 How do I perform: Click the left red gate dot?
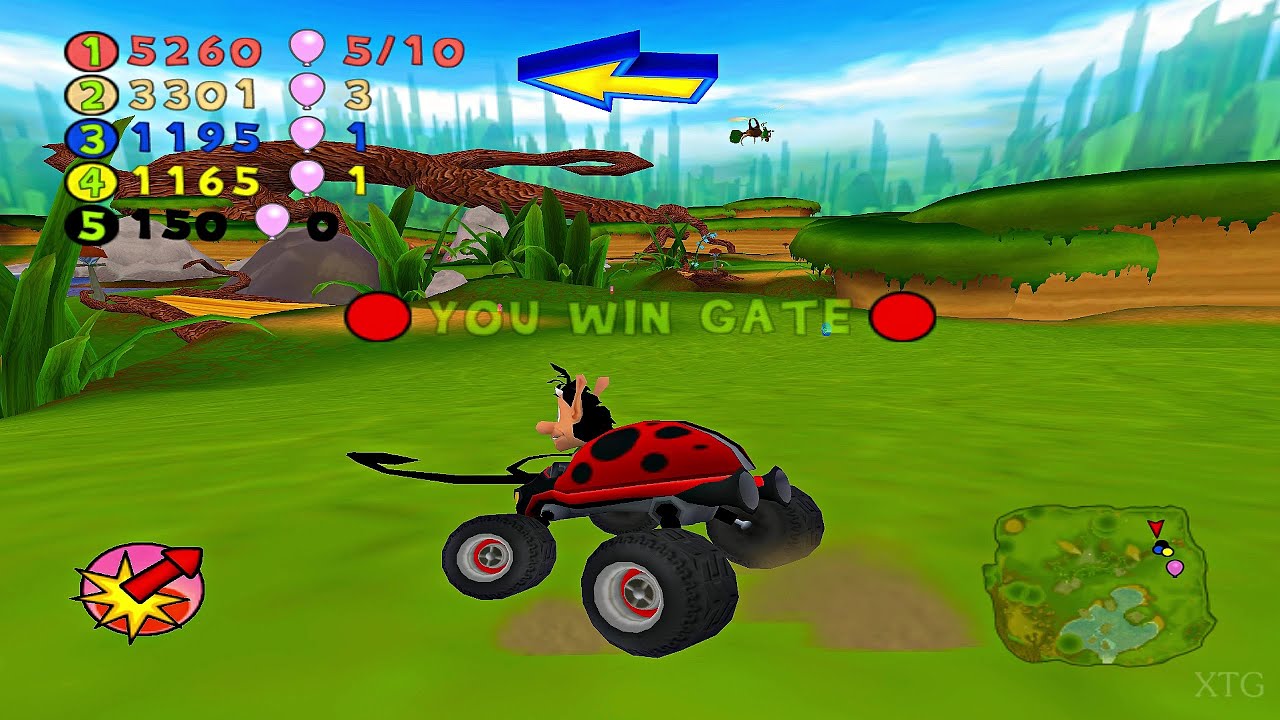pos(378,319)
